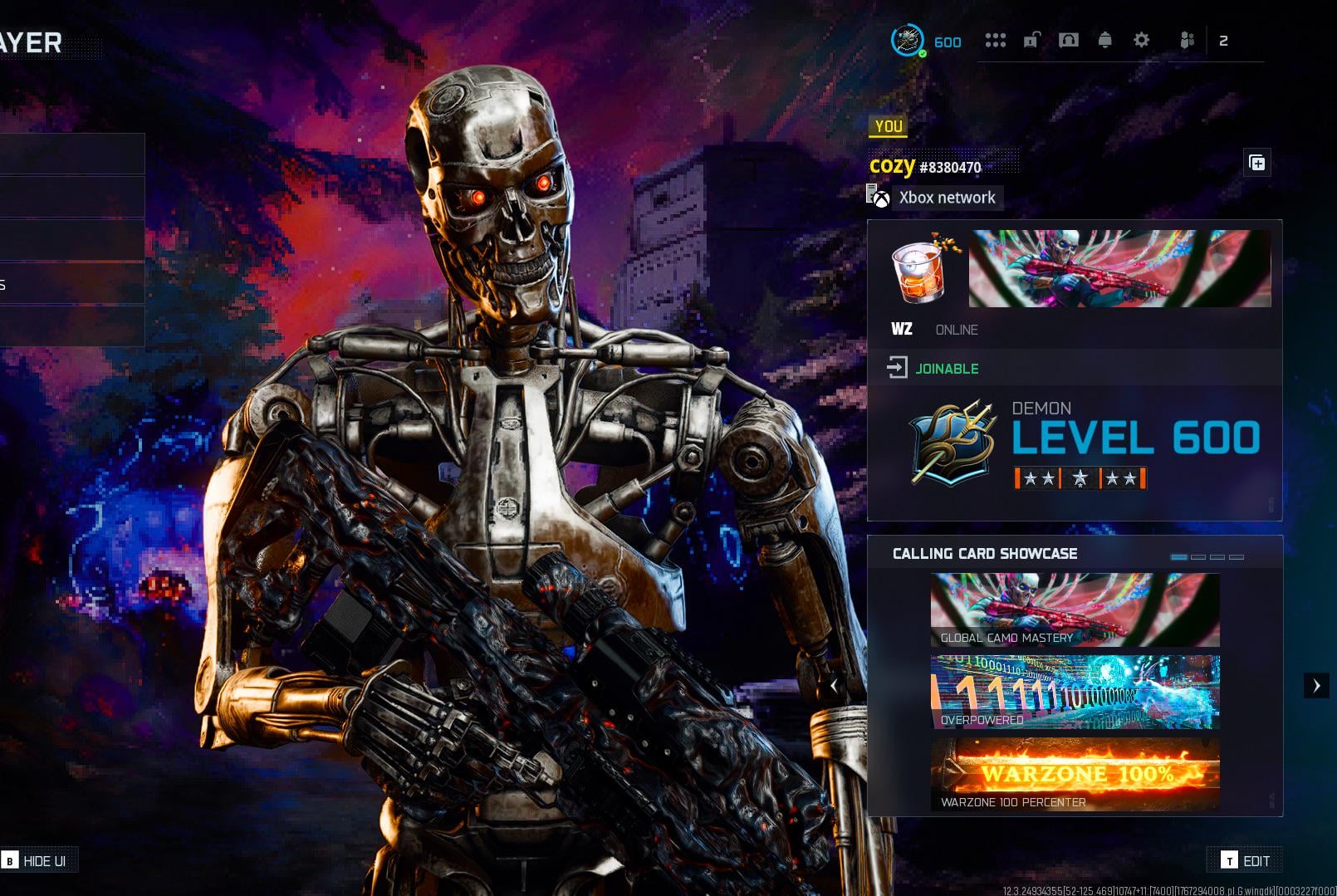This screenshot has height=896, width=1337.
Task: Choose the Overpowered calling card
Action: coord(1075,692)
